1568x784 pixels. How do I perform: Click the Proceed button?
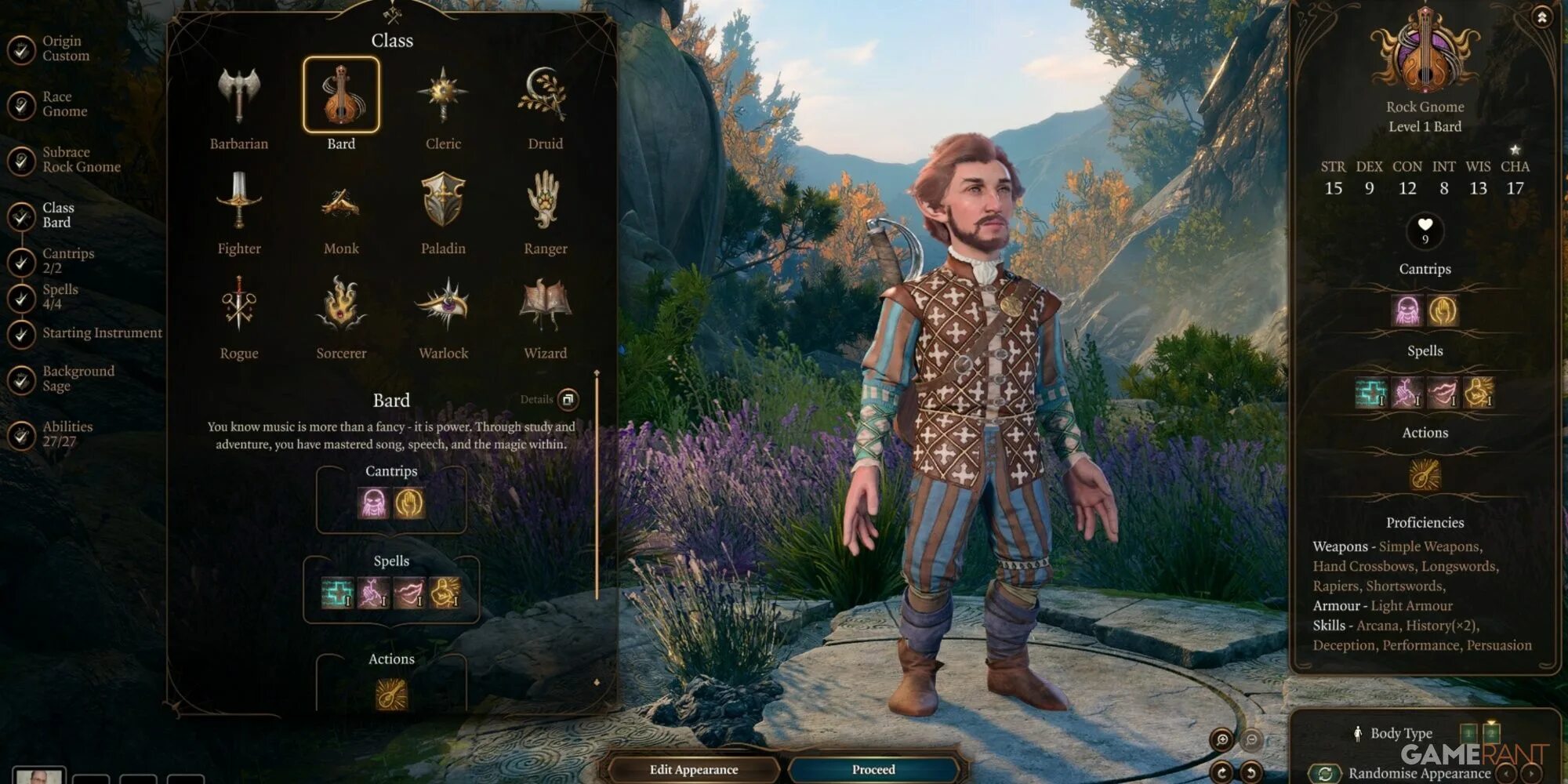[873, 769]
